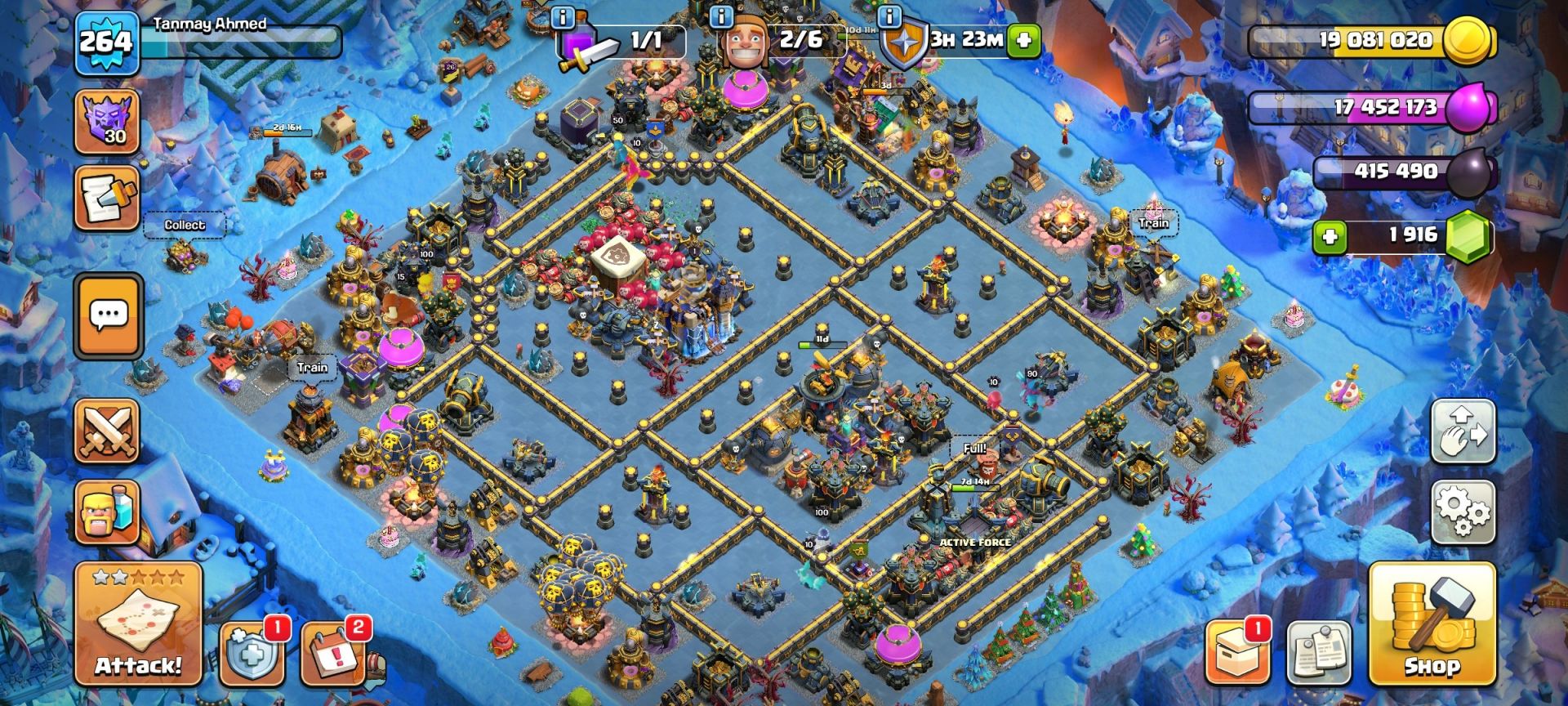The width and height of the screenshot is (1568, 706).
Task: Tap the Collect bubble
Action: coord(185,225)
